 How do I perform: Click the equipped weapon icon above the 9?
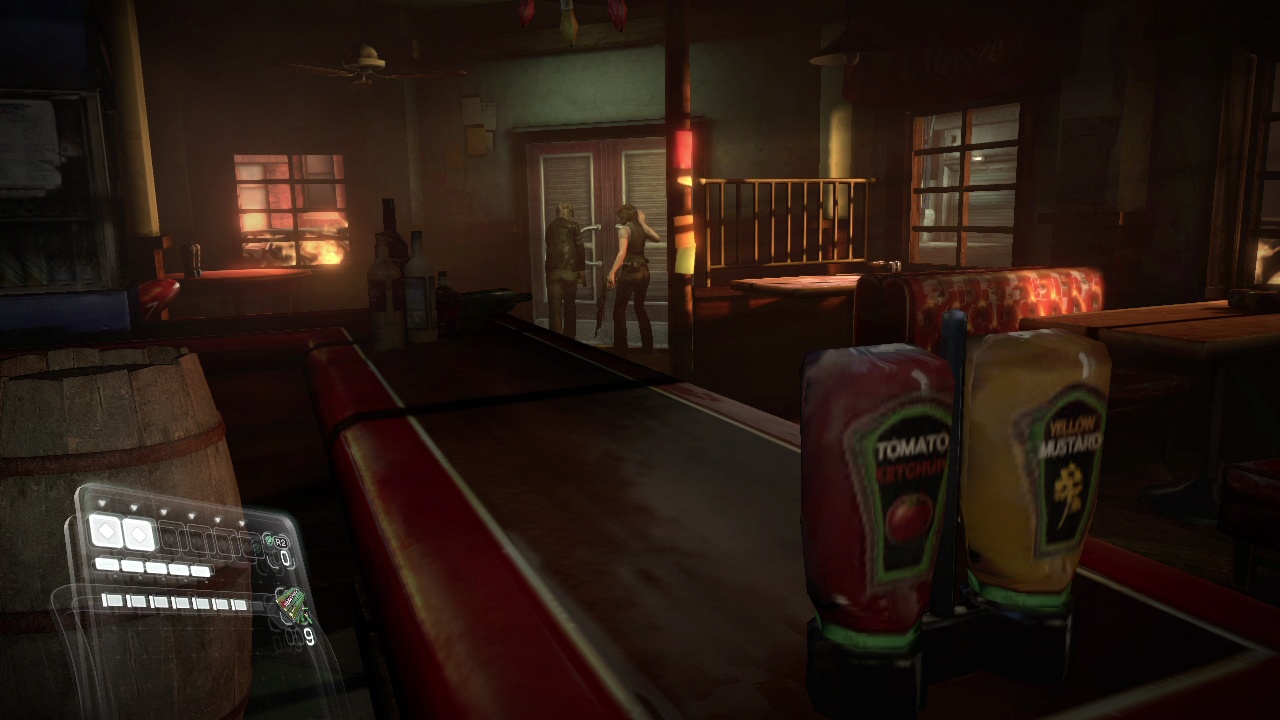[292, 605]
